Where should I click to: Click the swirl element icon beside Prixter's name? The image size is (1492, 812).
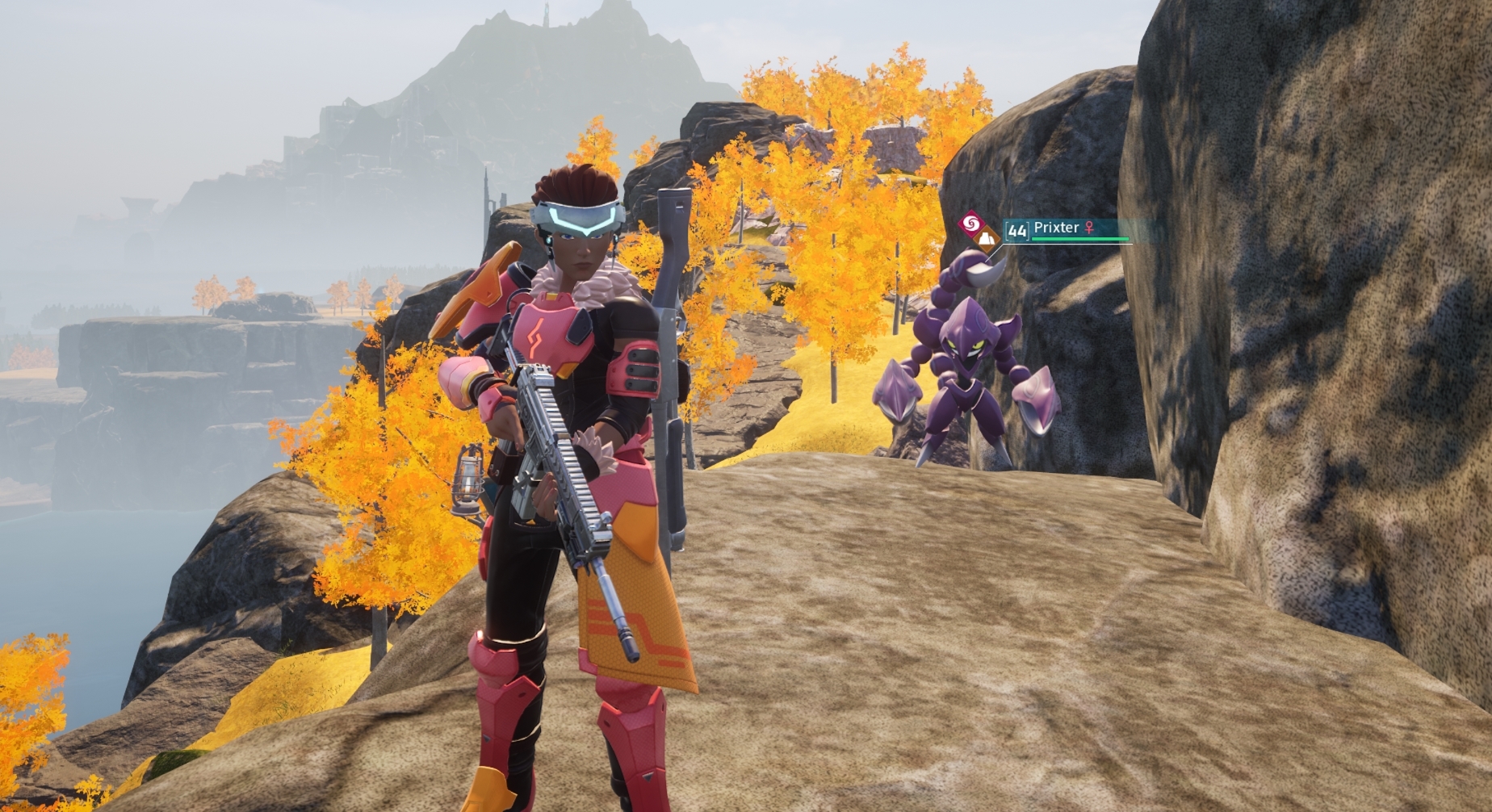(x=971, y=223)
